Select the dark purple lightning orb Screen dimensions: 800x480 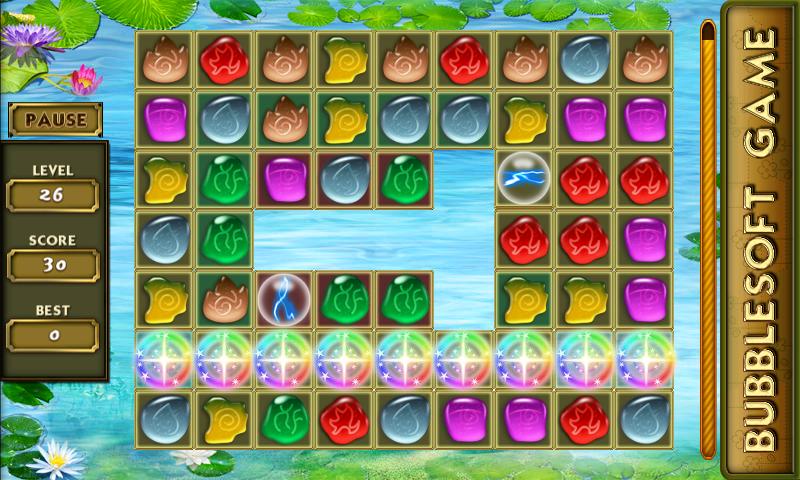pyautogui.click(x=285, y=299)
